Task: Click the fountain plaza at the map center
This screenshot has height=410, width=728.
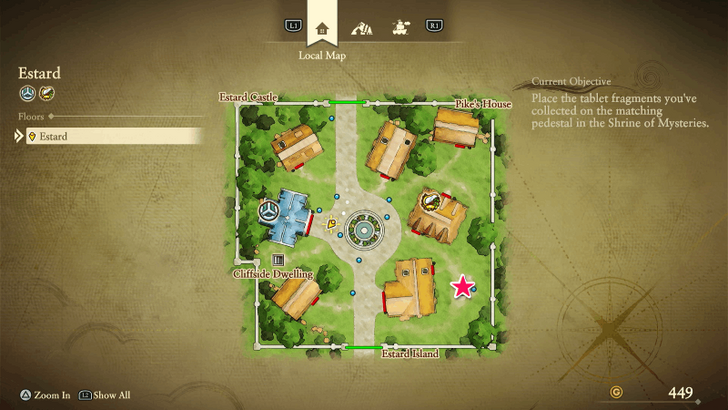Action: click(362, 232)
